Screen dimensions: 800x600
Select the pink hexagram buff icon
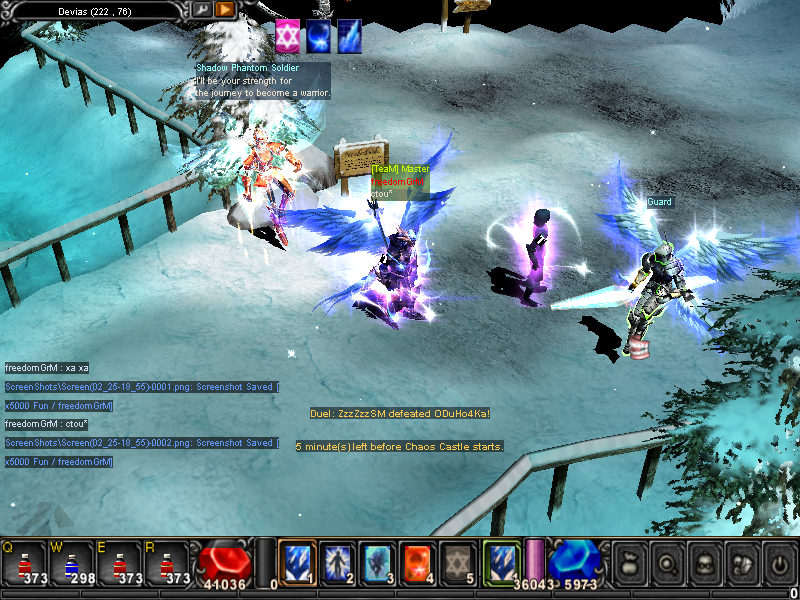pyautogui.click(x=288, y=36)
